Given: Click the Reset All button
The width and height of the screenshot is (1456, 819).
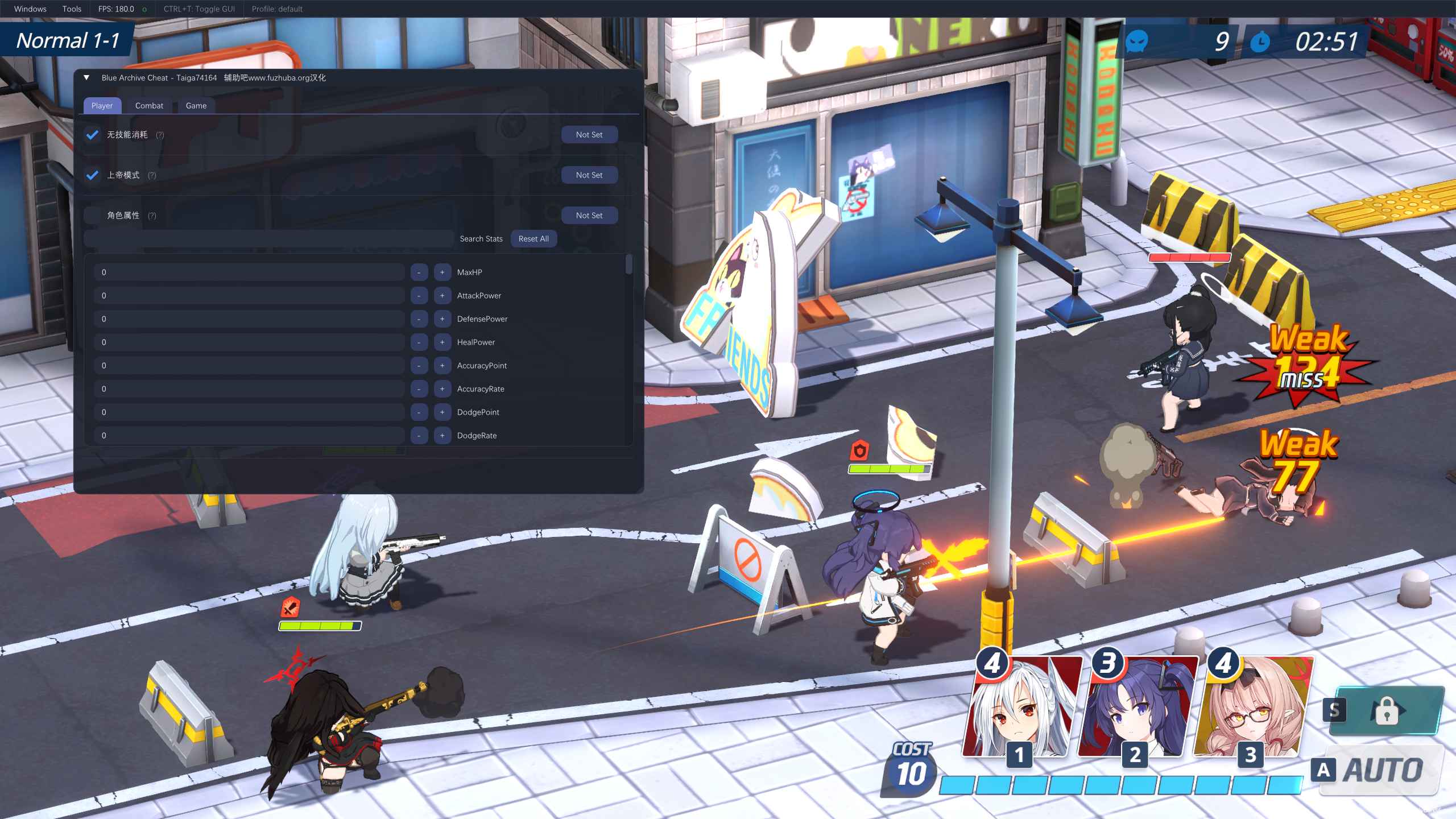Looking at the screenshot, I should (x=533, y=238).
